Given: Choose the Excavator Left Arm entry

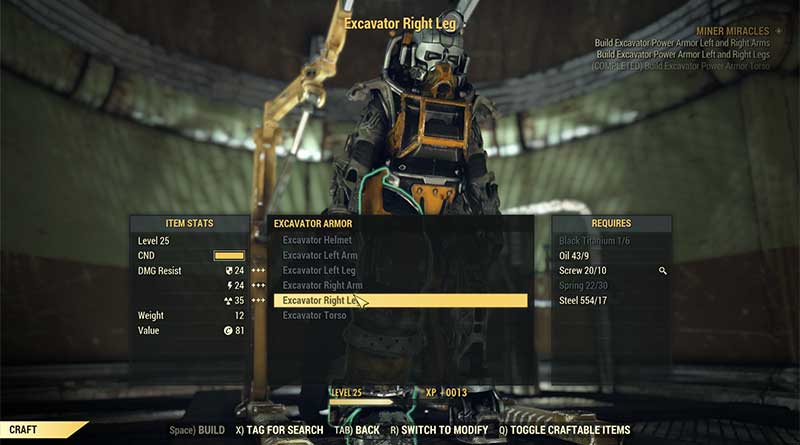Looking at the screenshot, I should click(320, 255).
